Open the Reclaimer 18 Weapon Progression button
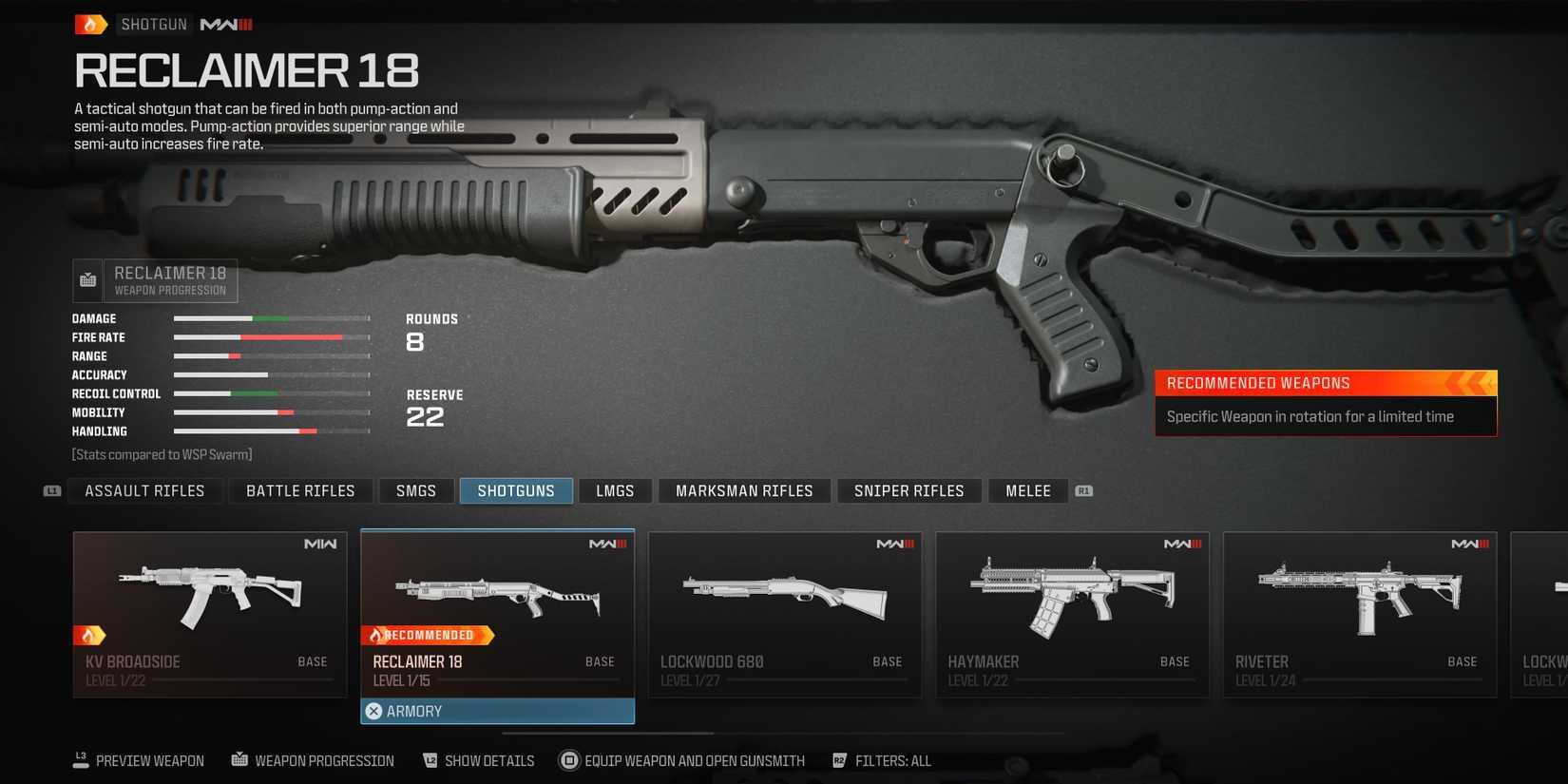 (x=156, y=280)
